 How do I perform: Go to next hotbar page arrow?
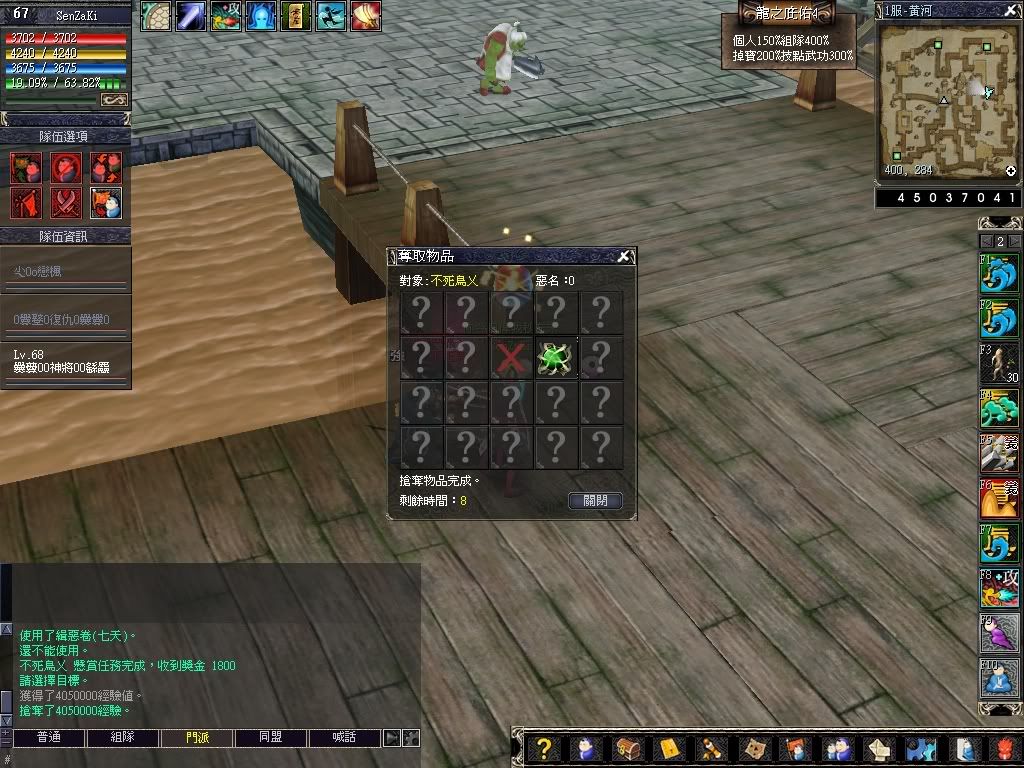point(1015,241)
